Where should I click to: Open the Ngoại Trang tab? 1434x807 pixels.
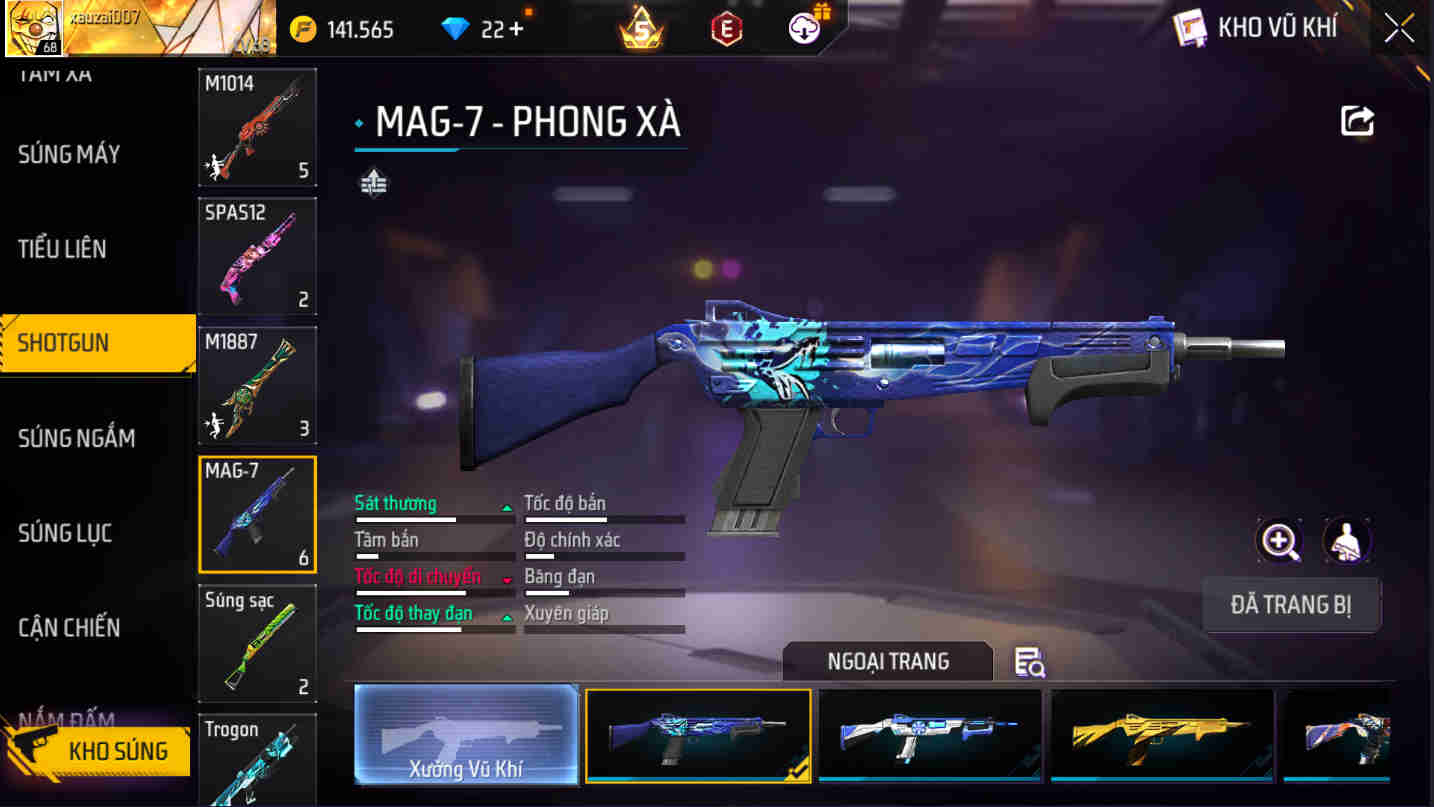click(886, 661)
